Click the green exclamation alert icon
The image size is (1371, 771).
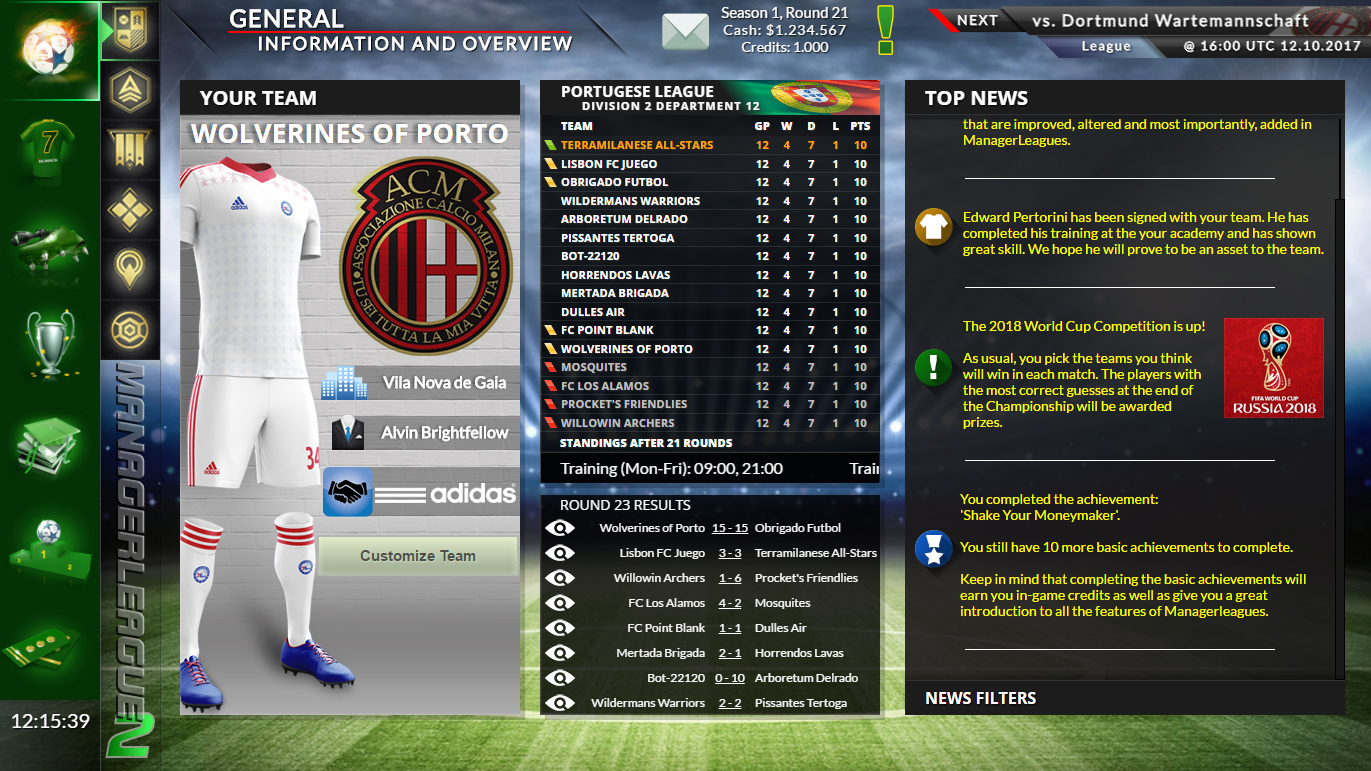tap(885, 31)
